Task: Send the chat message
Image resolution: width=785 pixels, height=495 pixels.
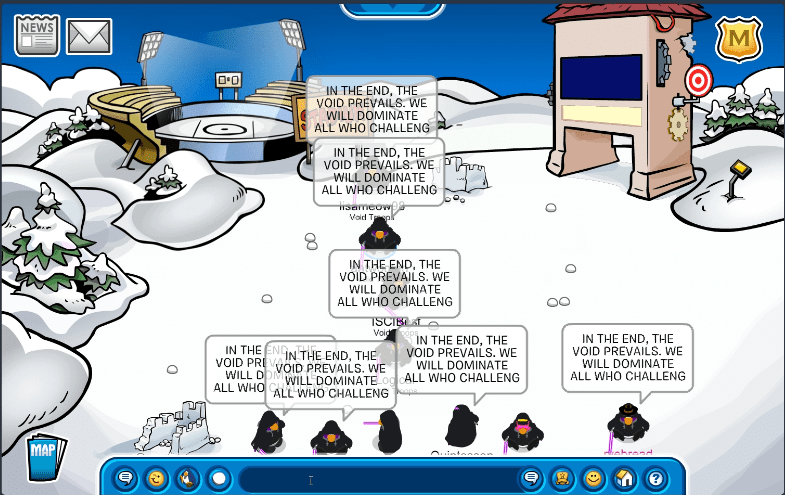Action: pos(531,478)
